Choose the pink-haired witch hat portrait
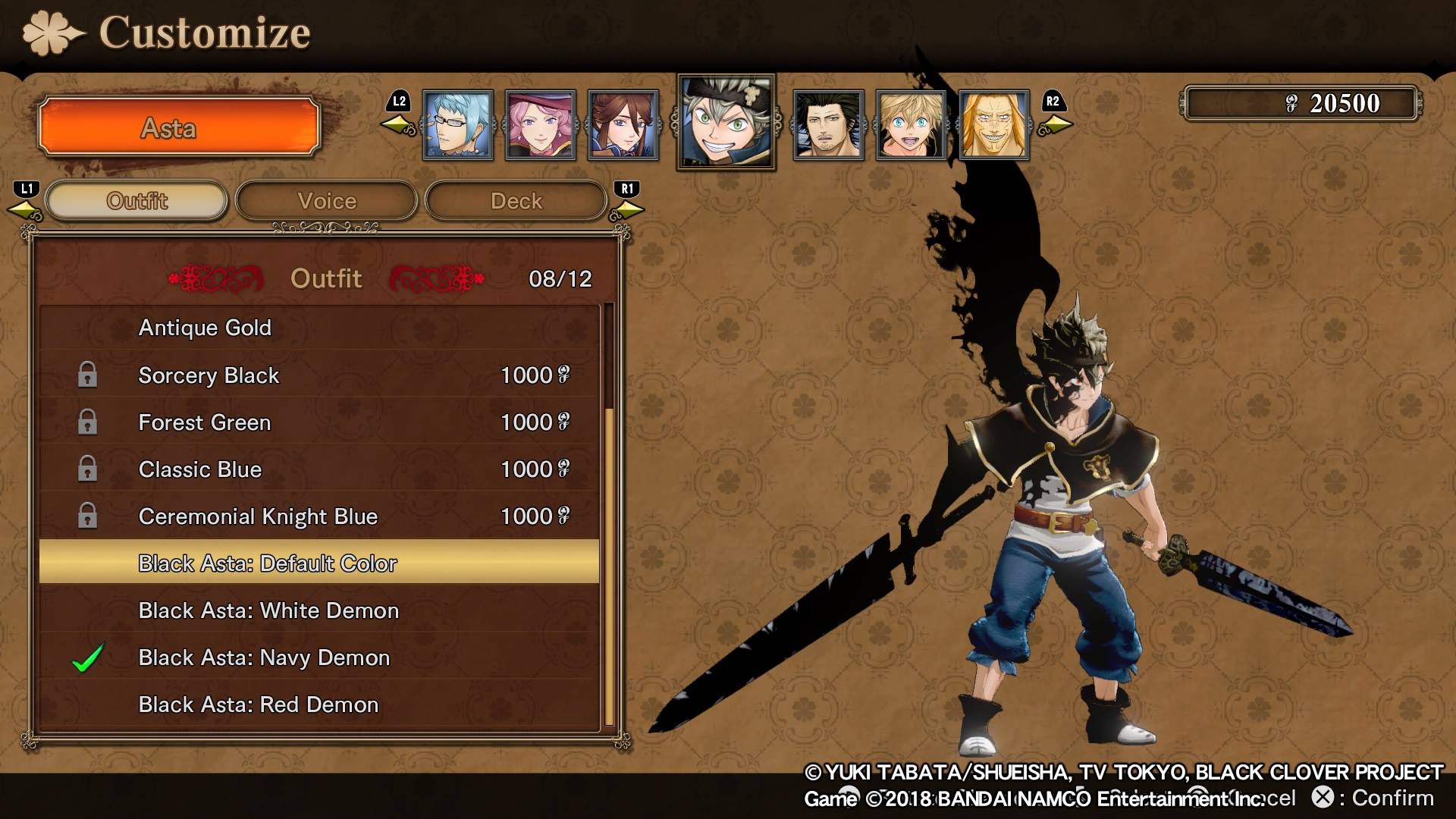 point(541,125)
